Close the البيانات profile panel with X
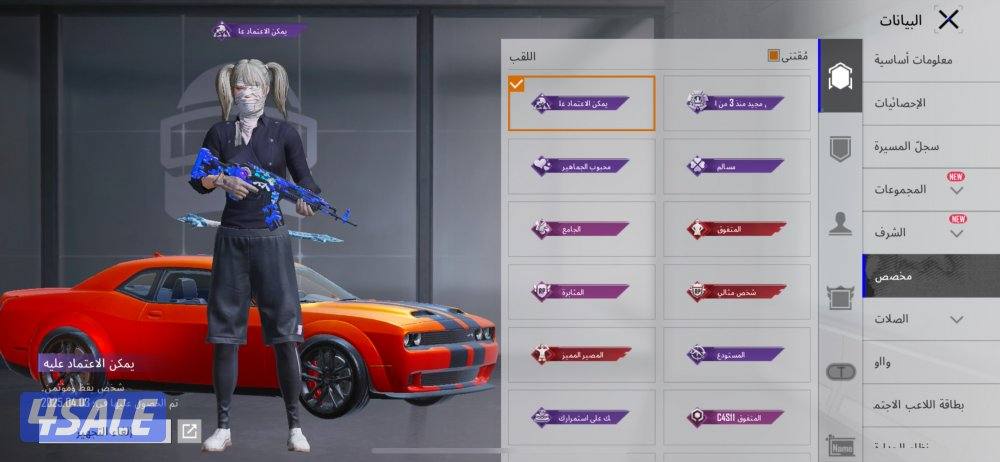 point(948,19)
